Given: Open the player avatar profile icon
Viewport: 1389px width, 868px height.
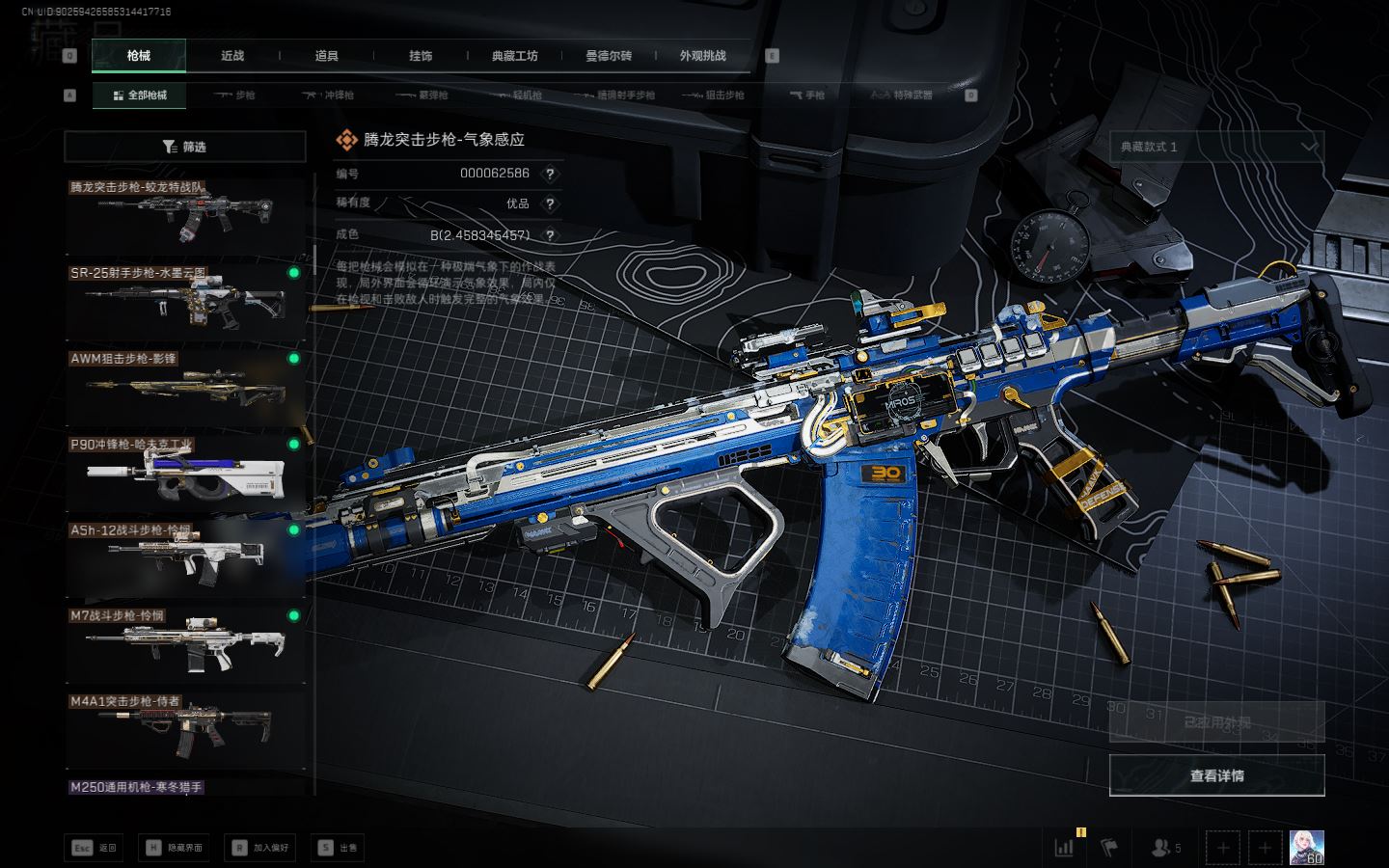Looking at the screenshot, I should [1306, 848].
